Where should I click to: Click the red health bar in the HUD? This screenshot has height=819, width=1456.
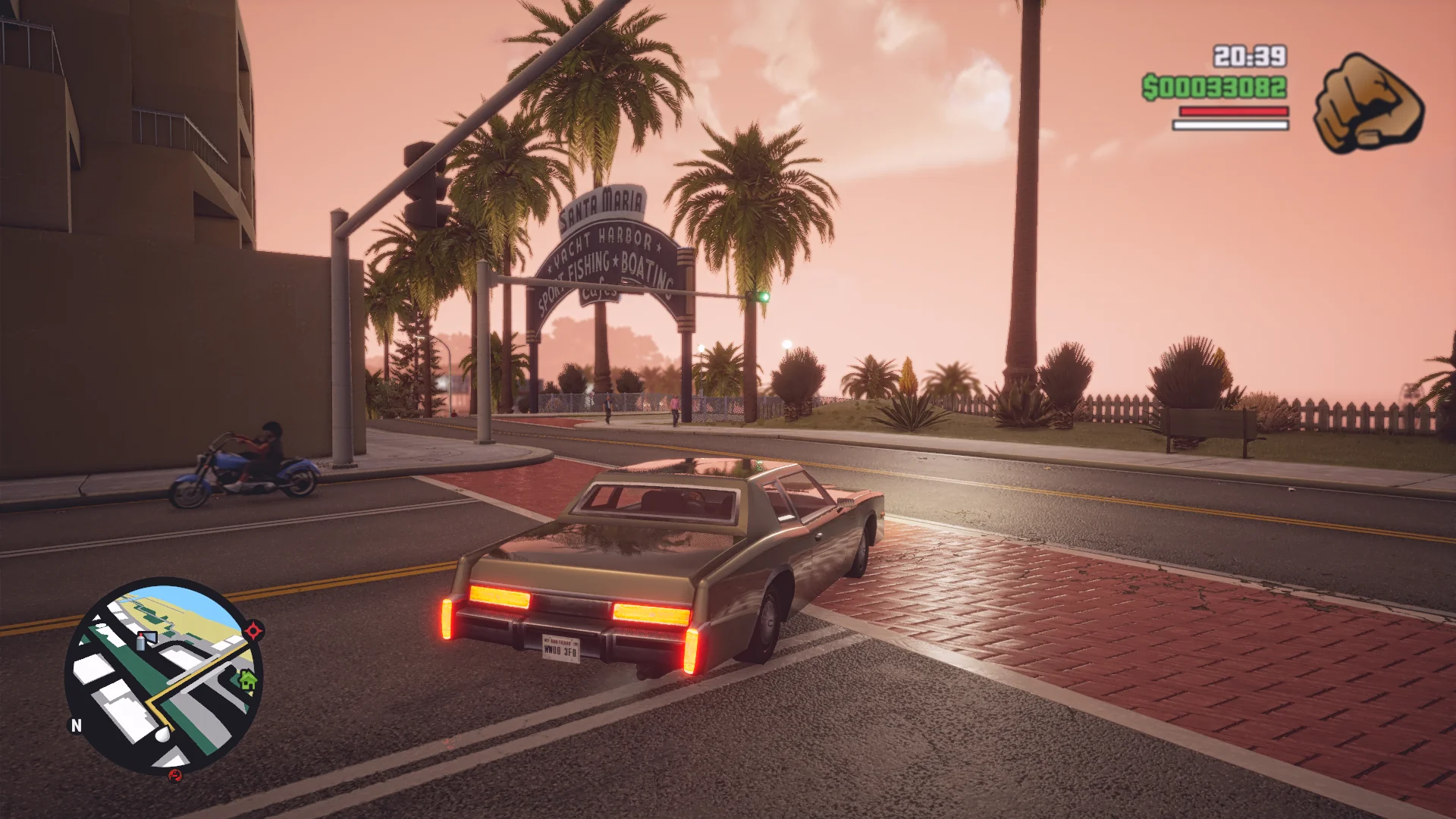coord(1232,110)
